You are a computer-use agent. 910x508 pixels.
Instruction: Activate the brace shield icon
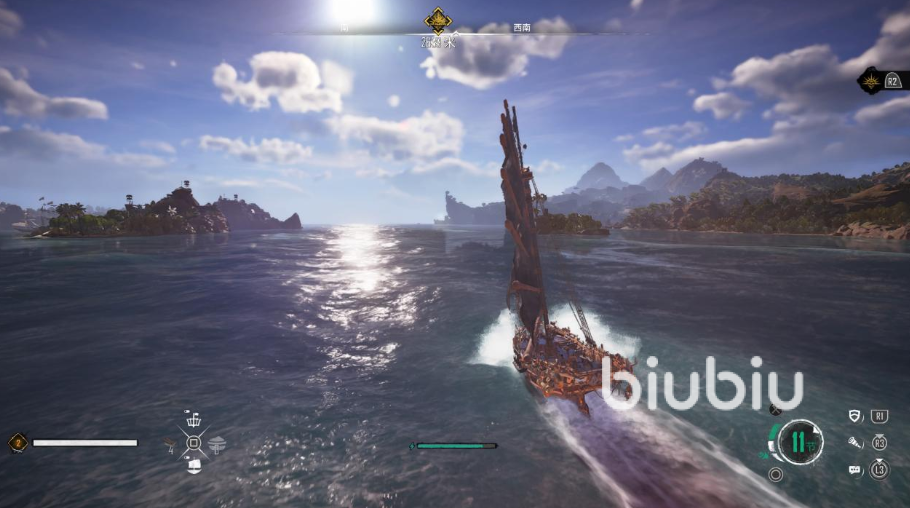click(x=854, y=416)
